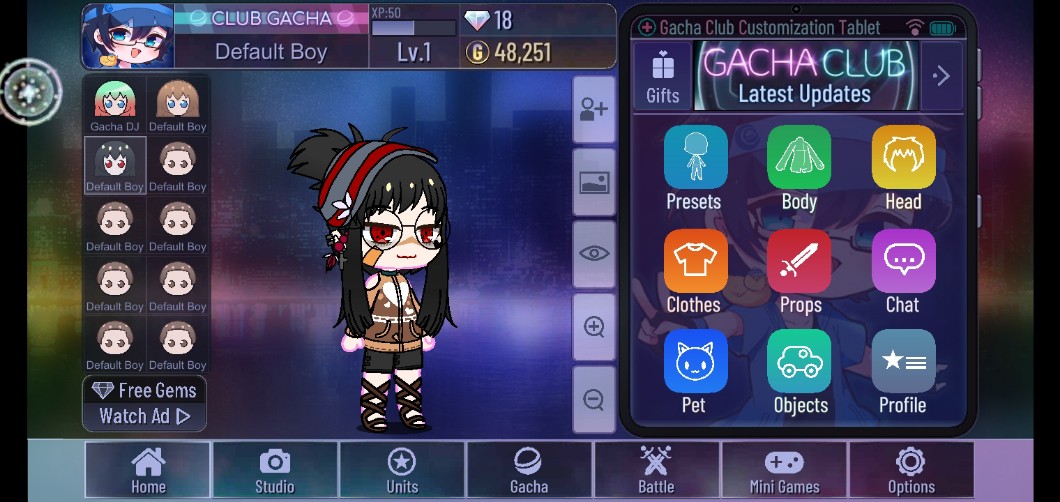Zoom in on the character with the plus magnifier
The width and height of the screenshot is (1060, 502).
pos(594,327)
